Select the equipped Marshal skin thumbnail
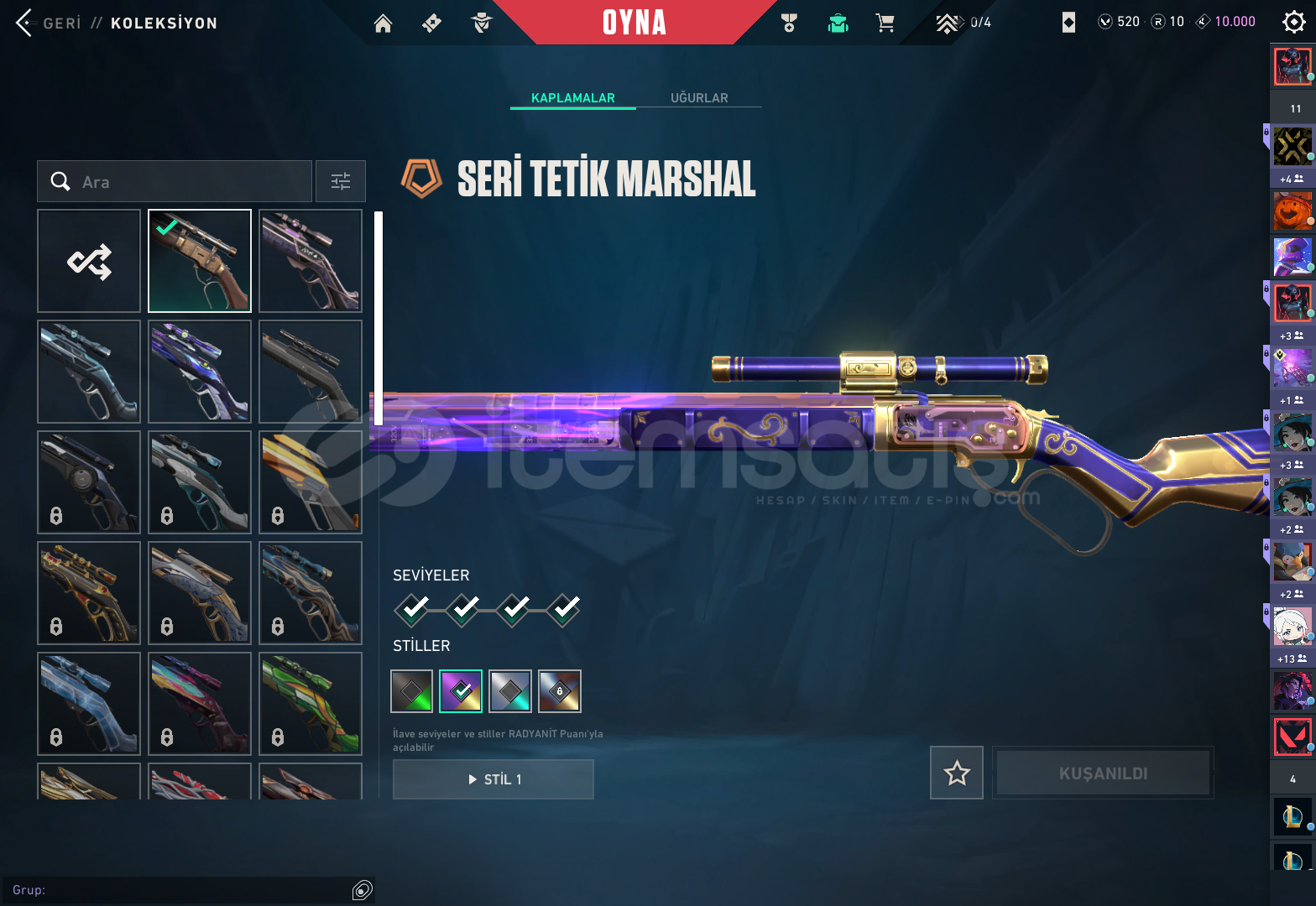Image resolution: width=1316 pixels, height=906 pixels. point(200,261)
